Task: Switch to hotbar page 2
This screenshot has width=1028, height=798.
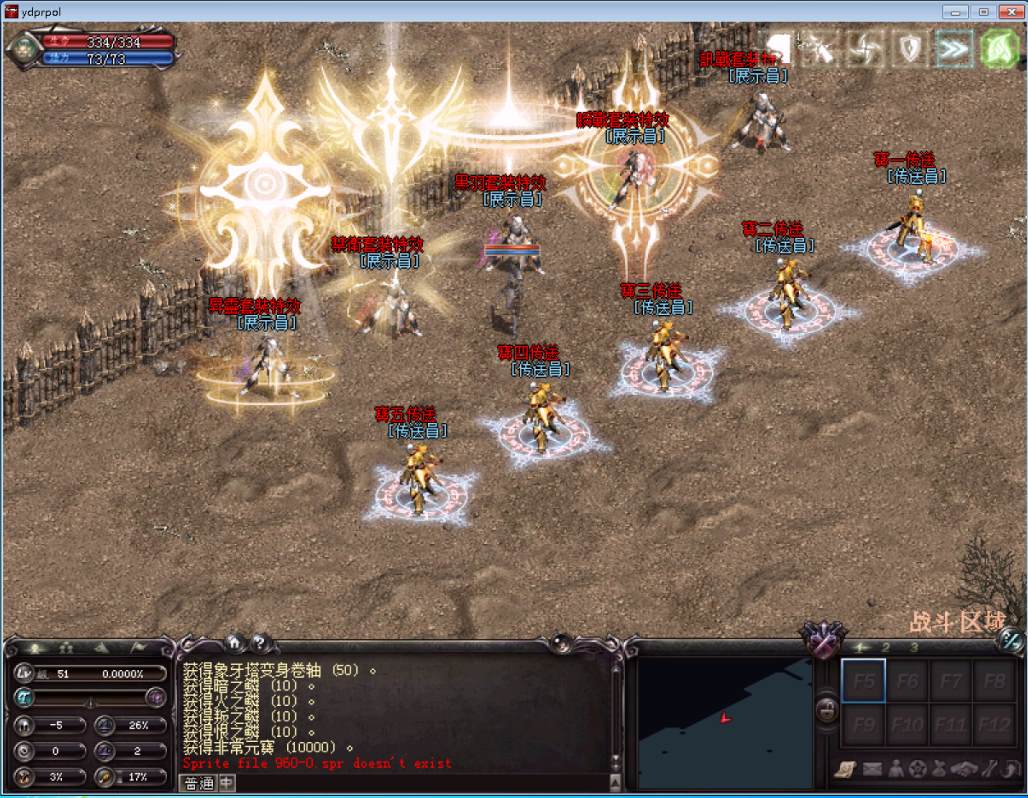Action: click(x=885, y=648)
